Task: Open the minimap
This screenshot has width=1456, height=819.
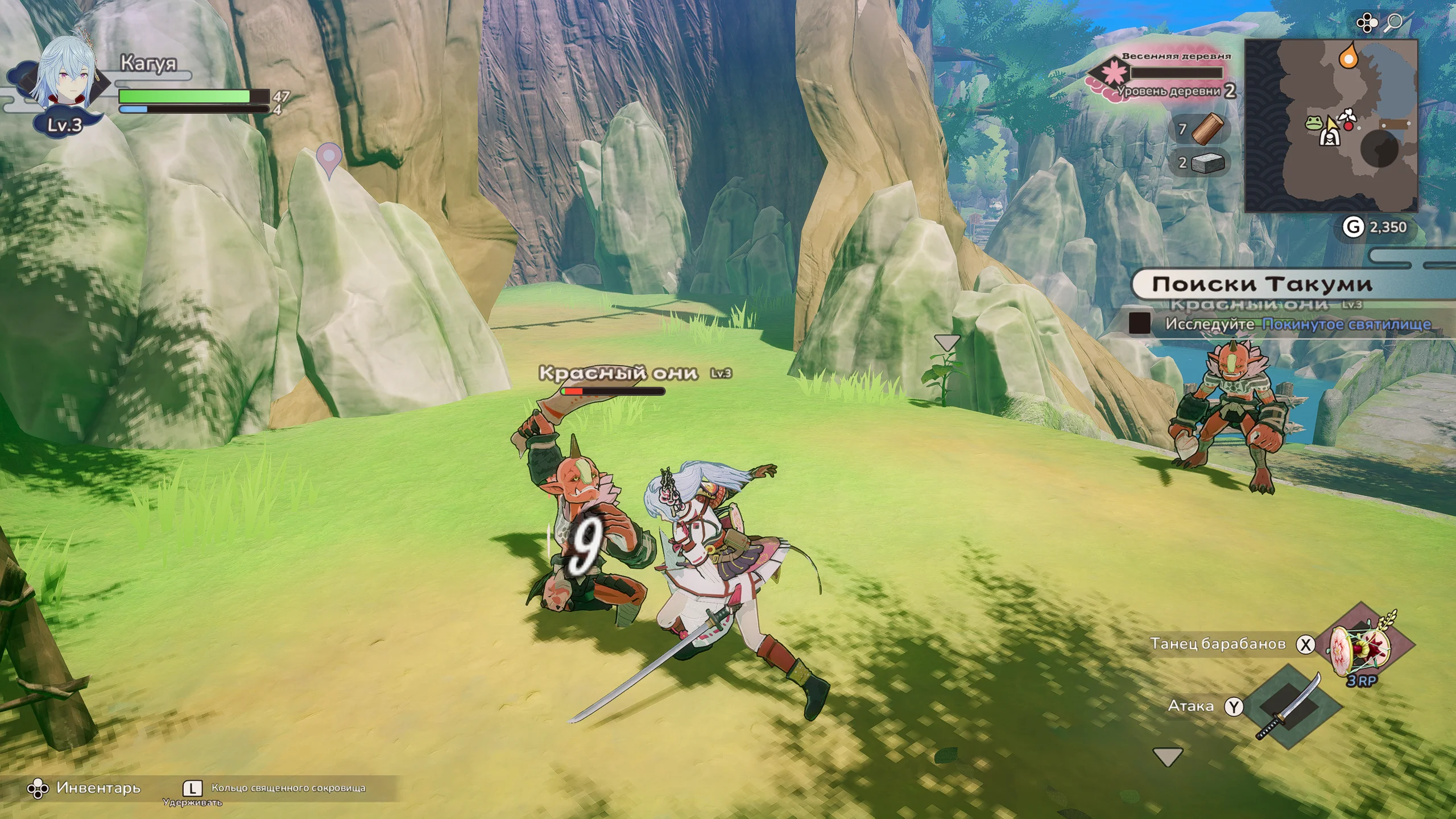Action: tap(1330, 126)
